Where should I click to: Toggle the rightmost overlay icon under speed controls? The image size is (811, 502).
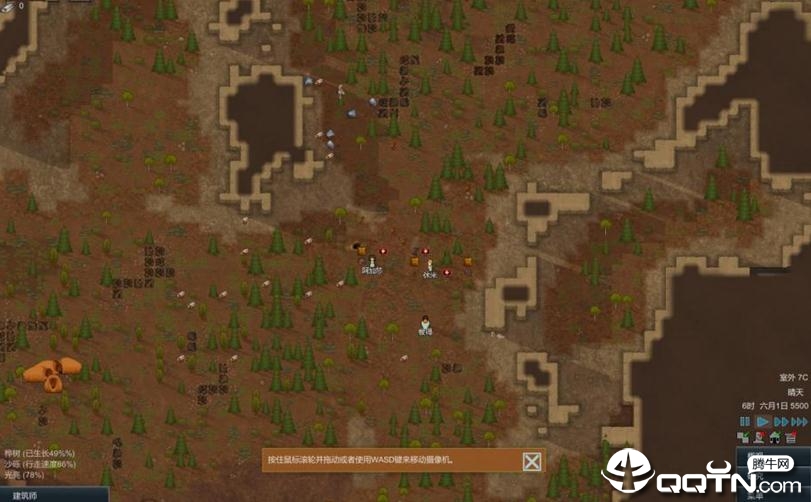[x=793, y=438]
